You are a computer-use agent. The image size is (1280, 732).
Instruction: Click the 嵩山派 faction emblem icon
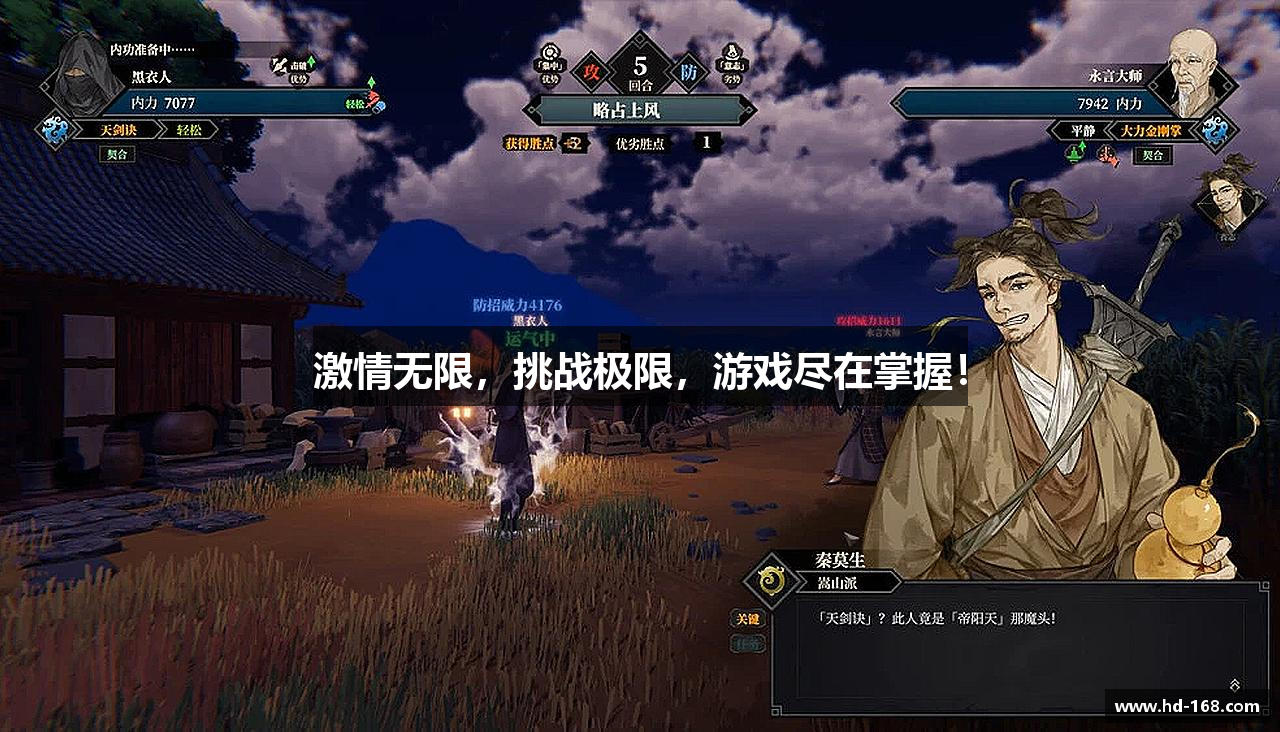770,581
